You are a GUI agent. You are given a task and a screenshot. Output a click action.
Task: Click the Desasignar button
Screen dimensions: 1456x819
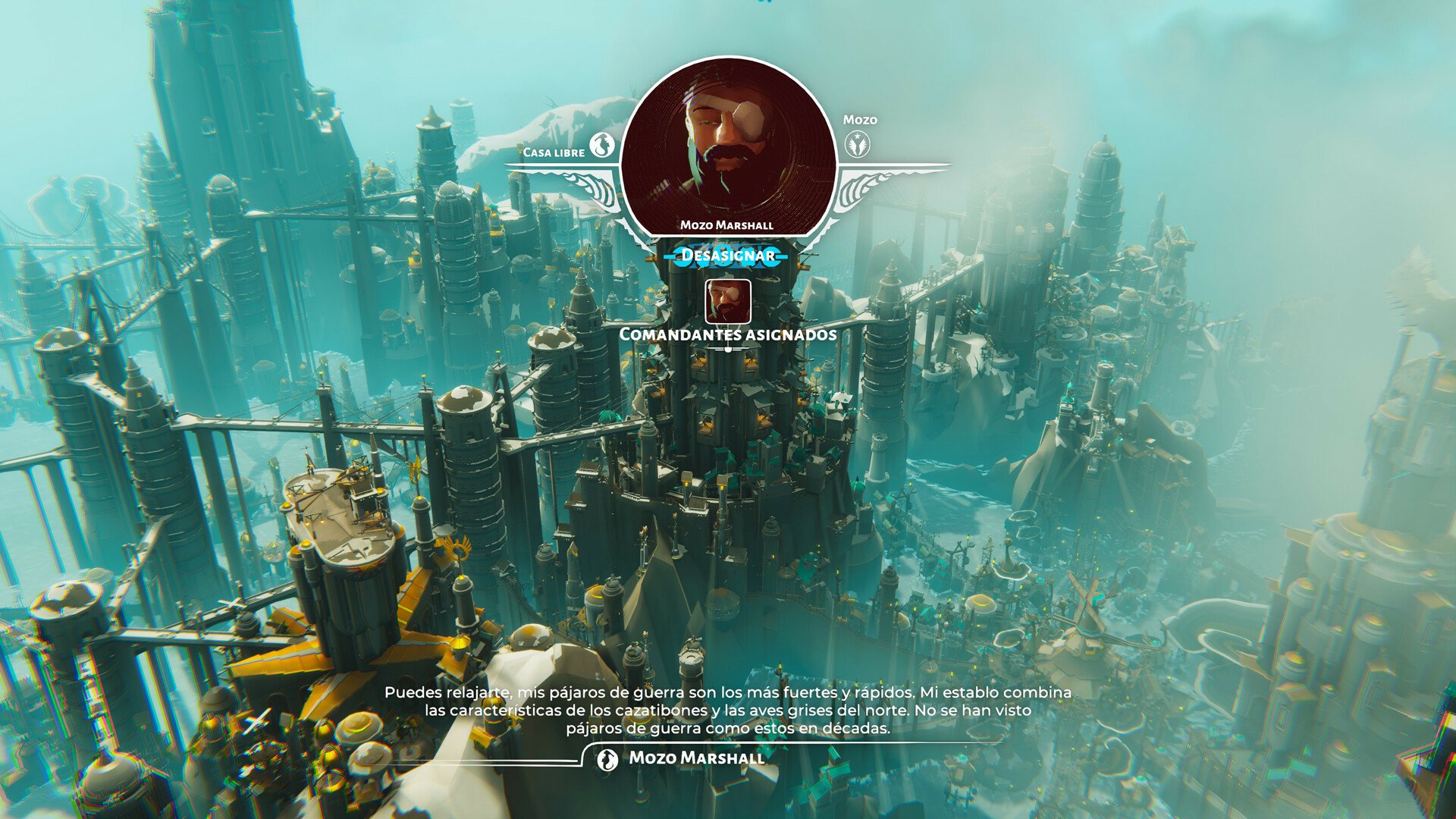click(727, 256)
